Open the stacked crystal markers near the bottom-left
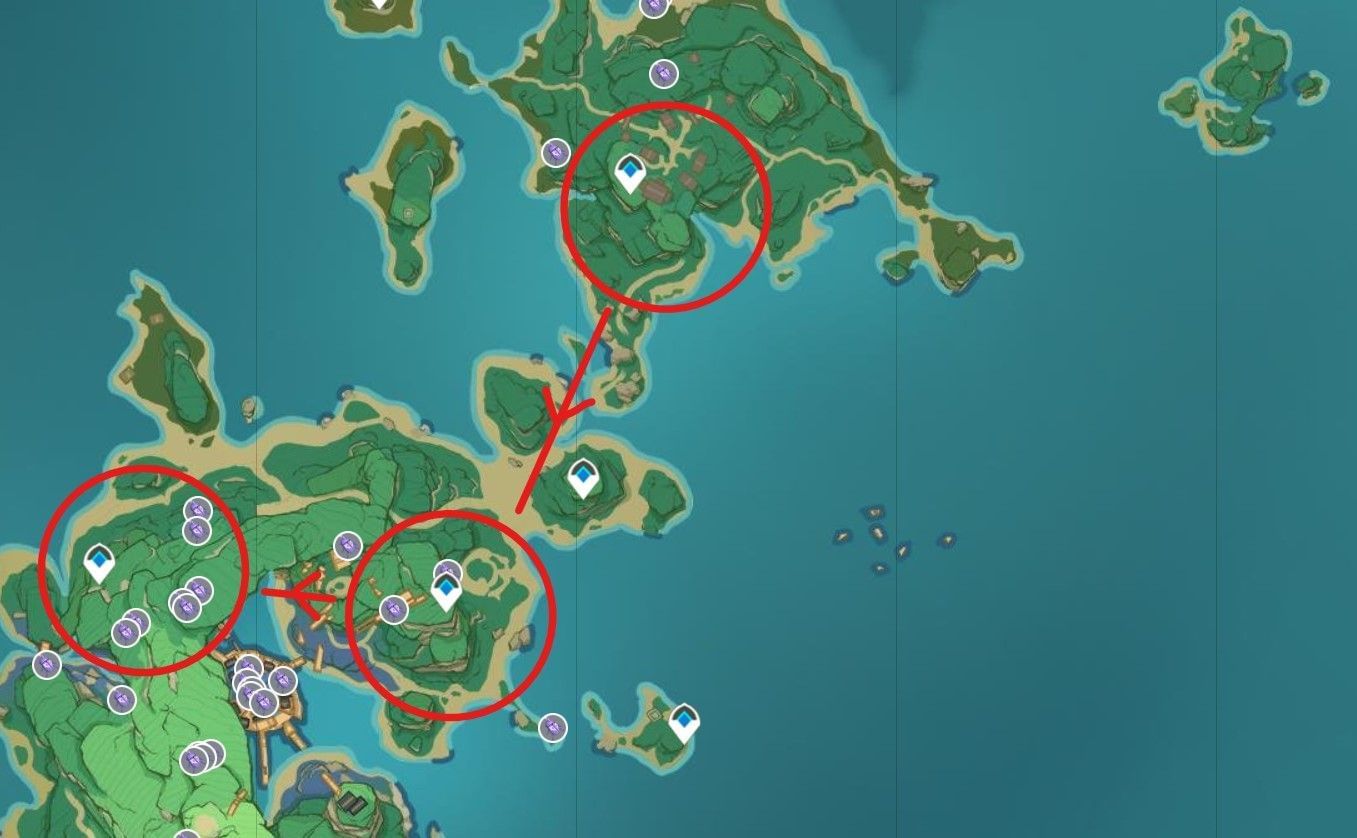1357x838 pixels. pyautogui.click(x=196, y=757)
